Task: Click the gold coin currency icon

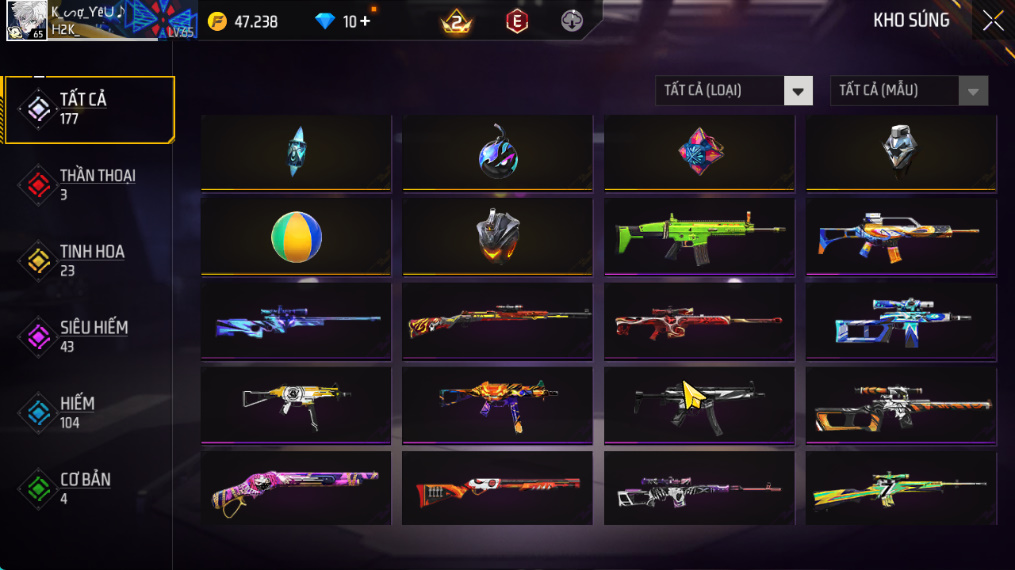Action: click(217, 21)
